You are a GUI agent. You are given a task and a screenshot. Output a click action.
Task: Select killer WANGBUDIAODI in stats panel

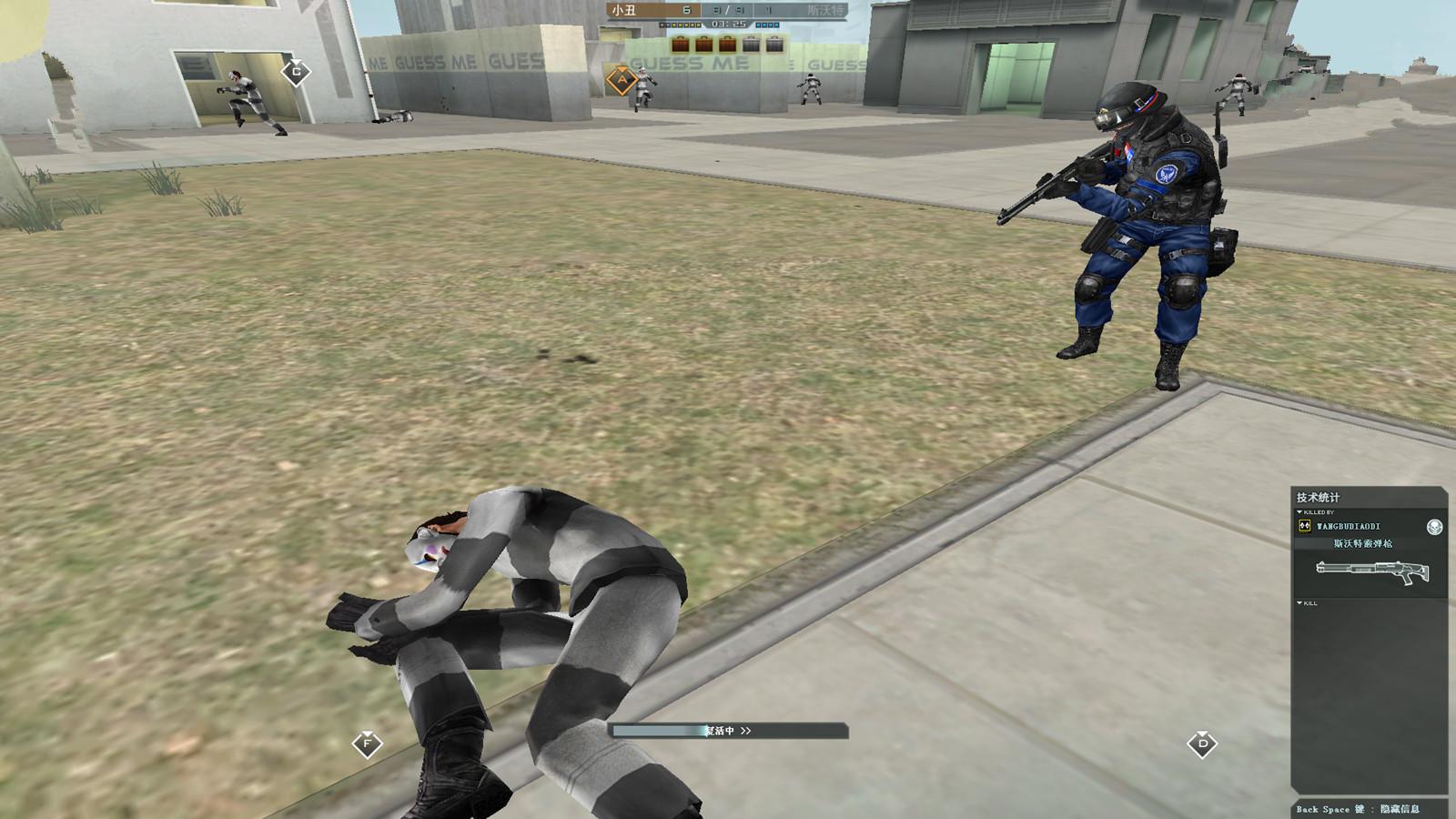[x=1348, y=527]
